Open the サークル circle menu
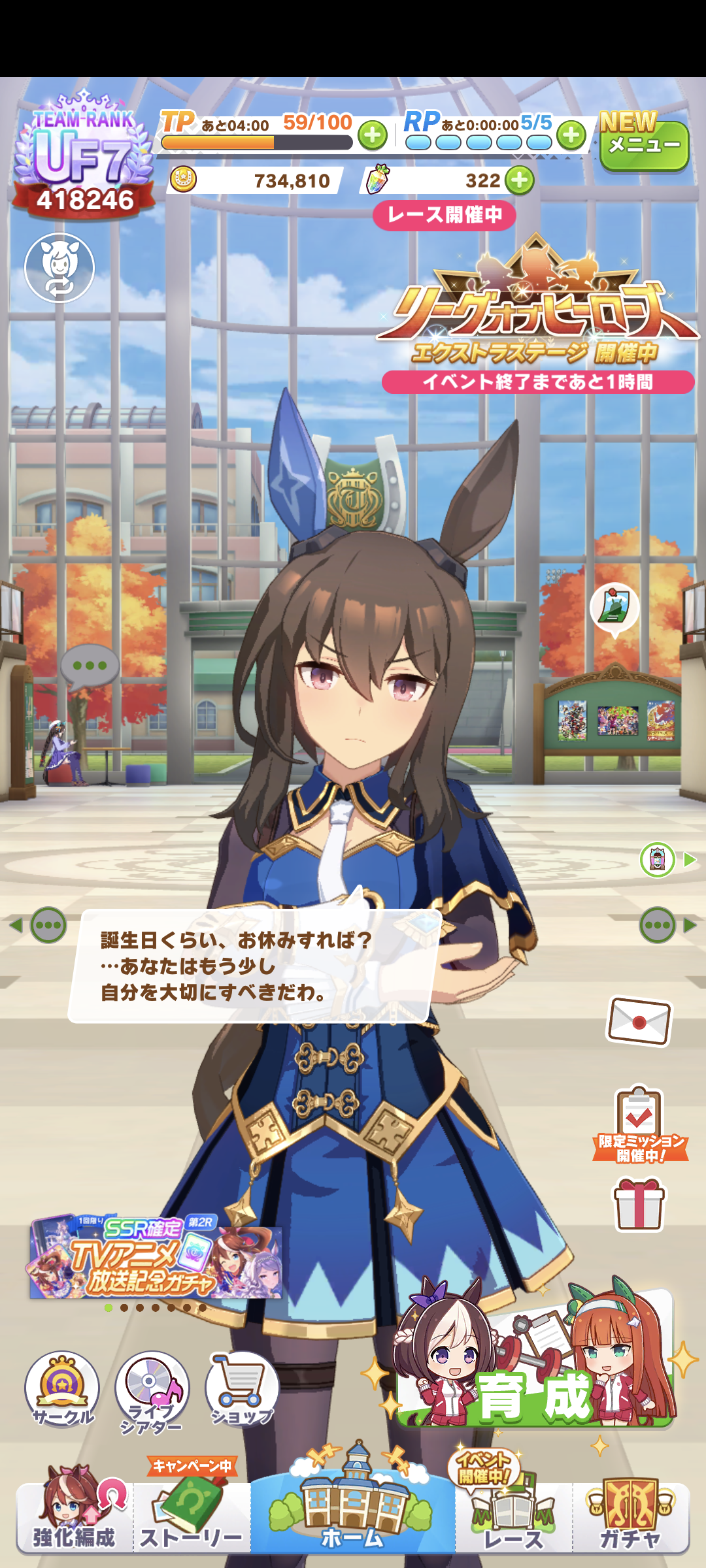Screen dimensions: 706x1568 62,1388
